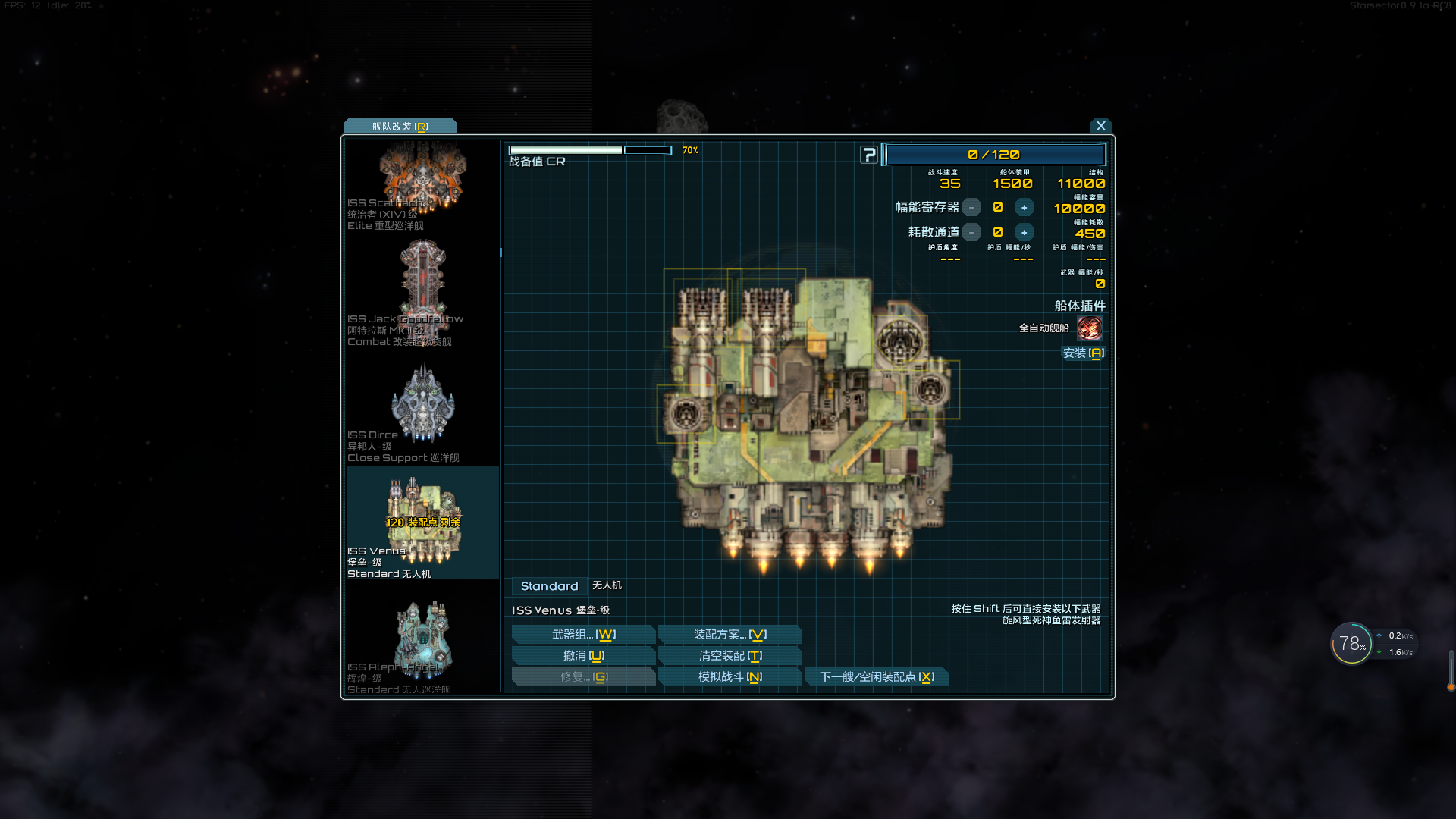Viewport: 1456px width, 819px height.
Task: Open the help question mark button
Action: click(869, 155)
